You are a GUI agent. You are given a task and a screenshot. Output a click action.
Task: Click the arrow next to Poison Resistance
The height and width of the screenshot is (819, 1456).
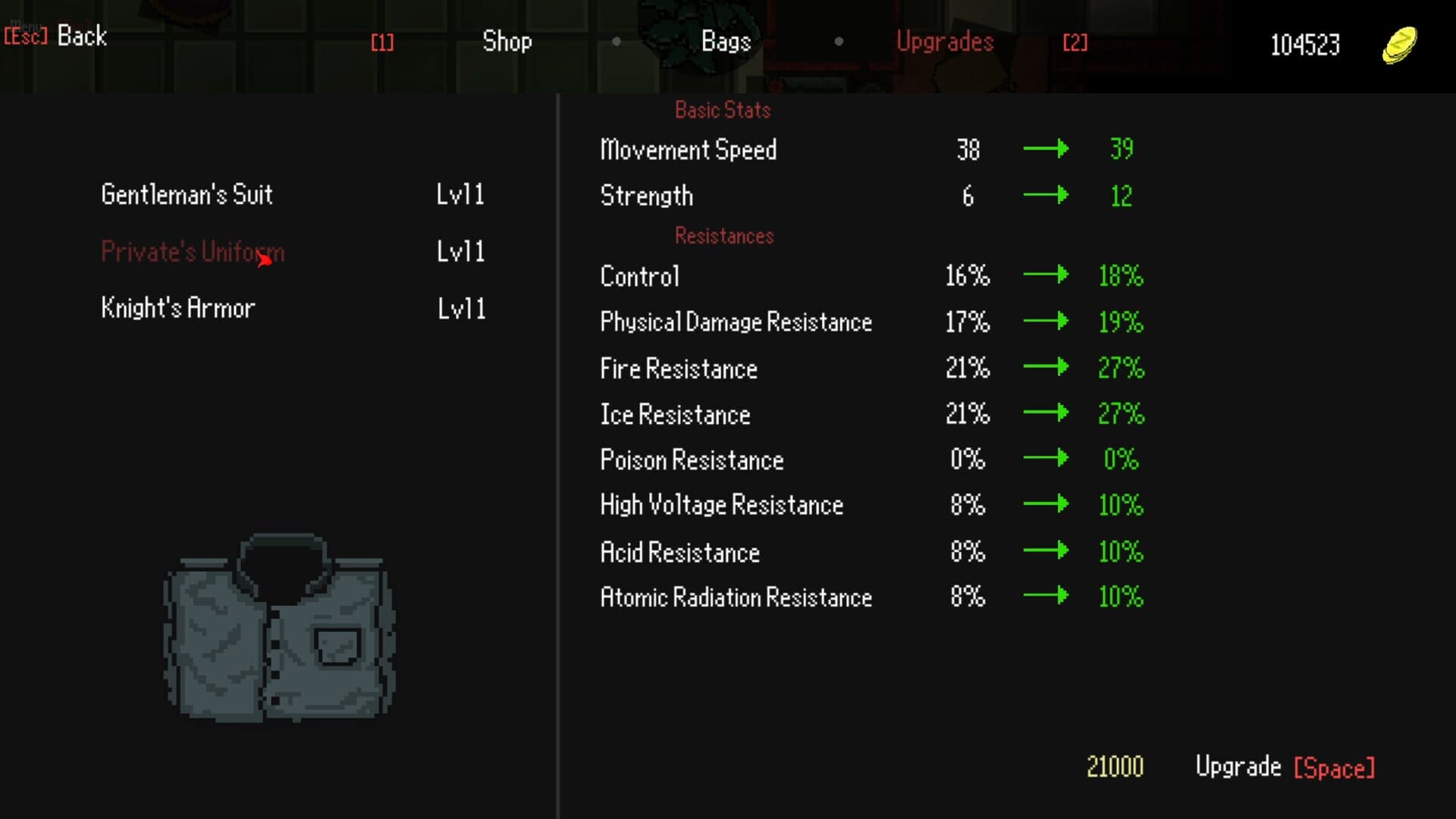pyautogui.click(x=1047, y=459)
